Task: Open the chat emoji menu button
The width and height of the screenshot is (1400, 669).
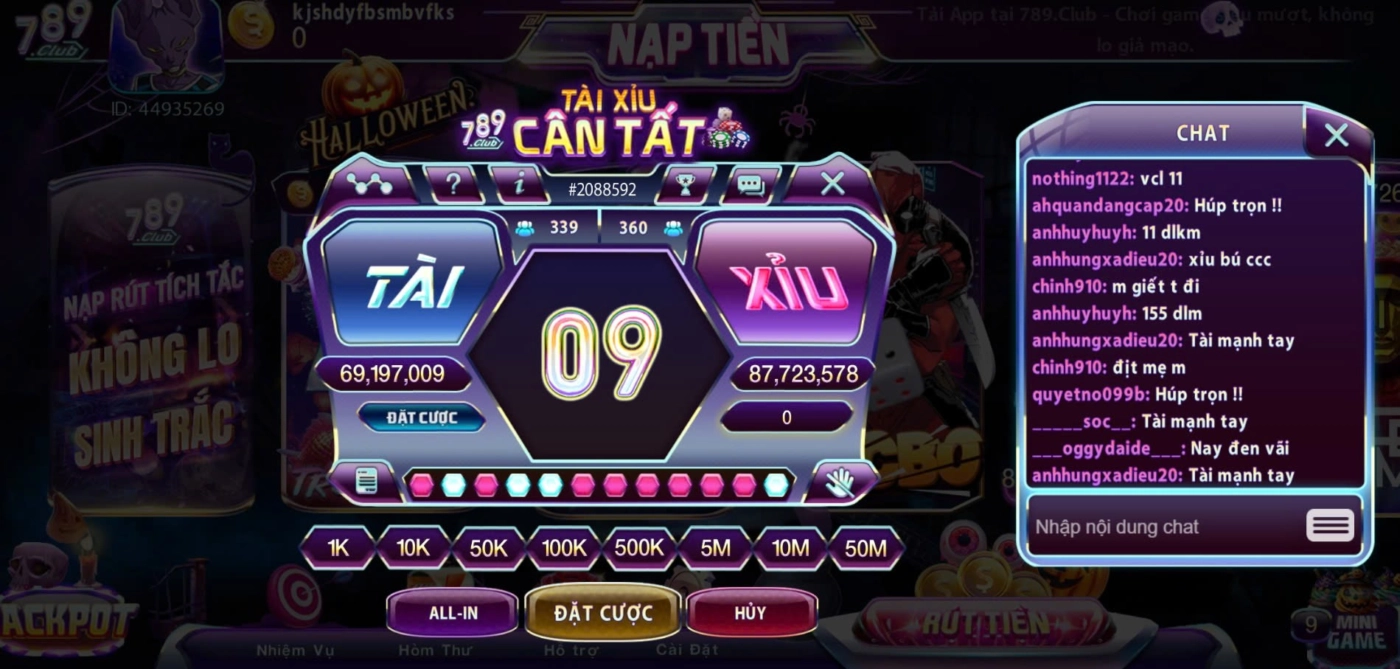Action: (x=1330, y=526)
